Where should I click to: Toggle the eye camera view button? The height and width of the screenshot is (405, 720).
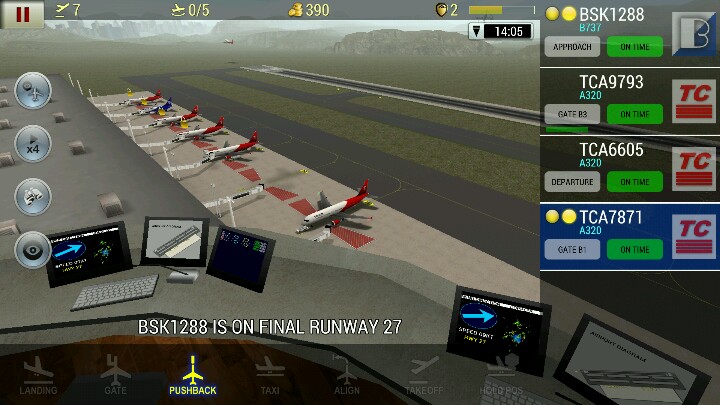tap(34, 249)
